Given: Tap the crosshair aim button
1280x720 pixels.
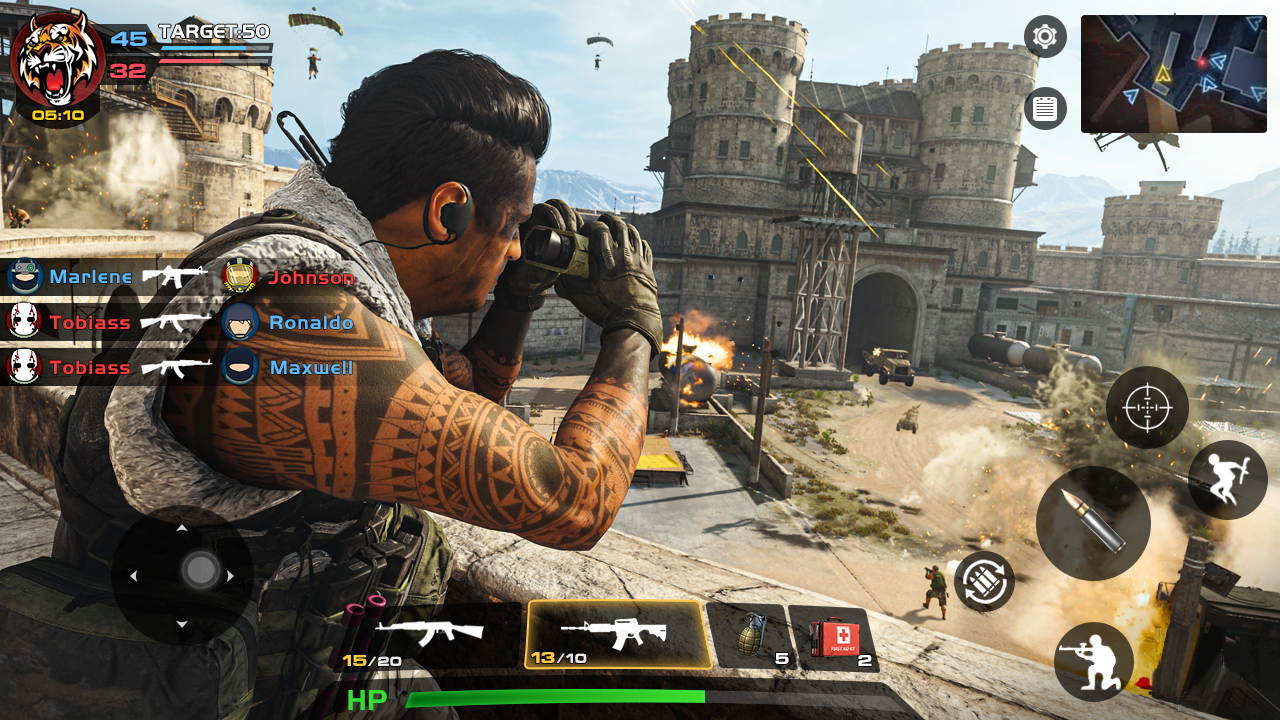Looking at the screenshot, I should point(1147,407).
